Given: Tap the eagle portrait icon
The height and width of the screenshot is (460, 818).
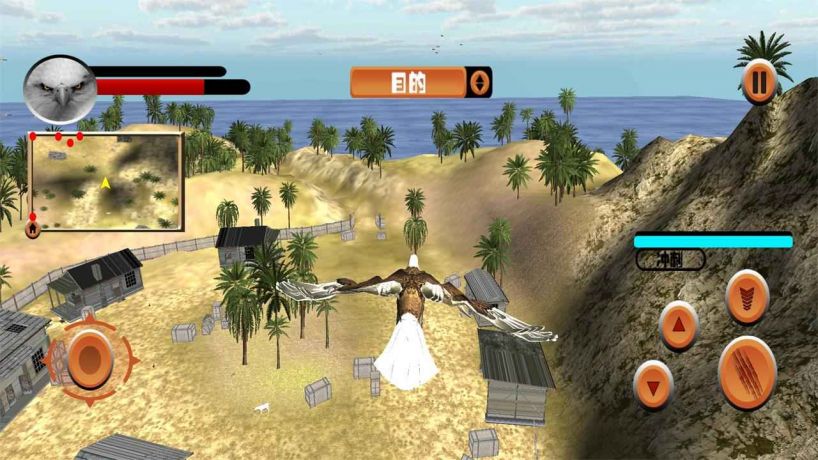Looking at the screenshot, I should coord(59,89).
